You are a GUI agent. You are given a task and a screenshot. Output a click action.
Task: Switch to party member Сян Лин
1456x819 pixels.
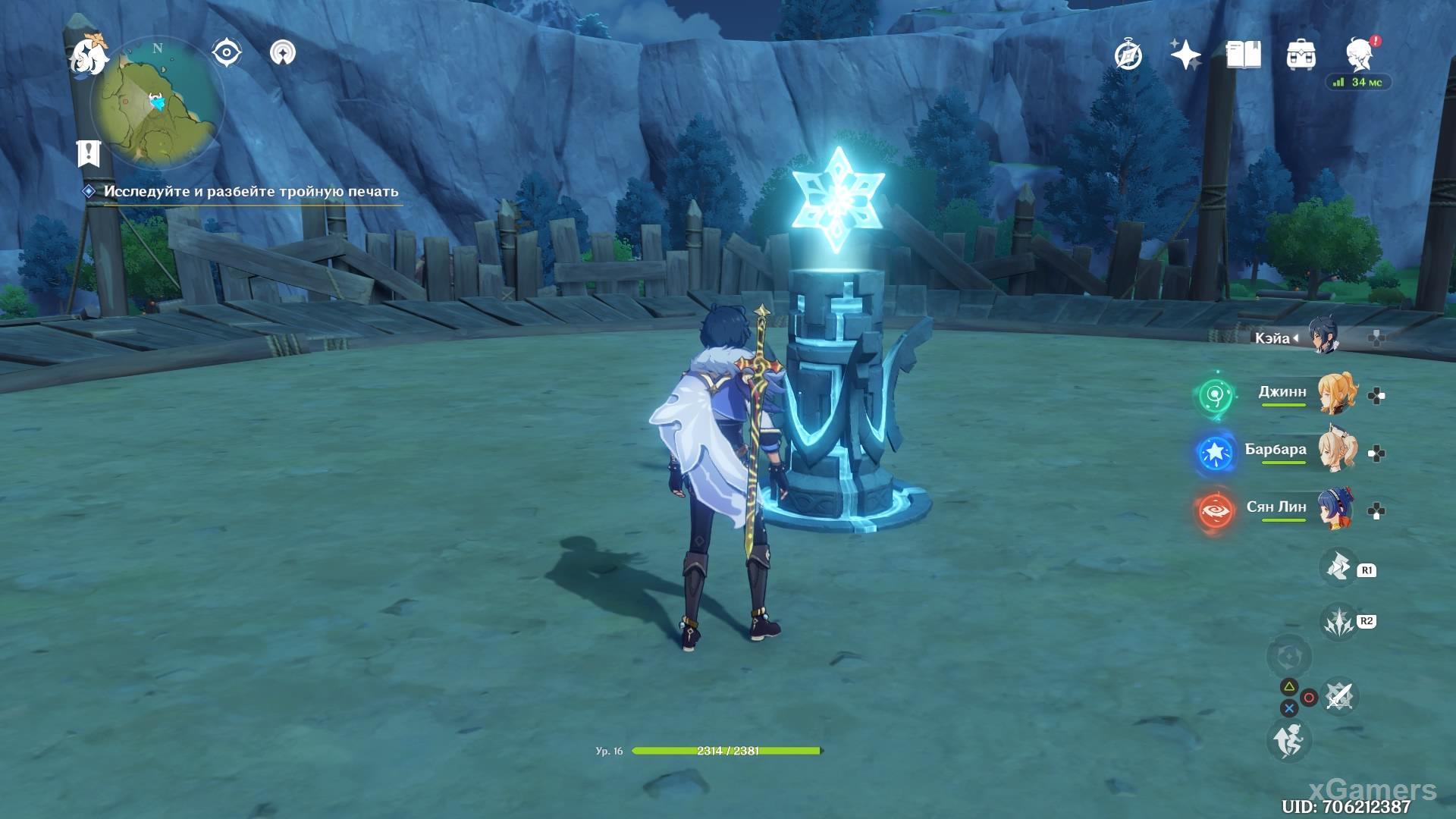1335,509
